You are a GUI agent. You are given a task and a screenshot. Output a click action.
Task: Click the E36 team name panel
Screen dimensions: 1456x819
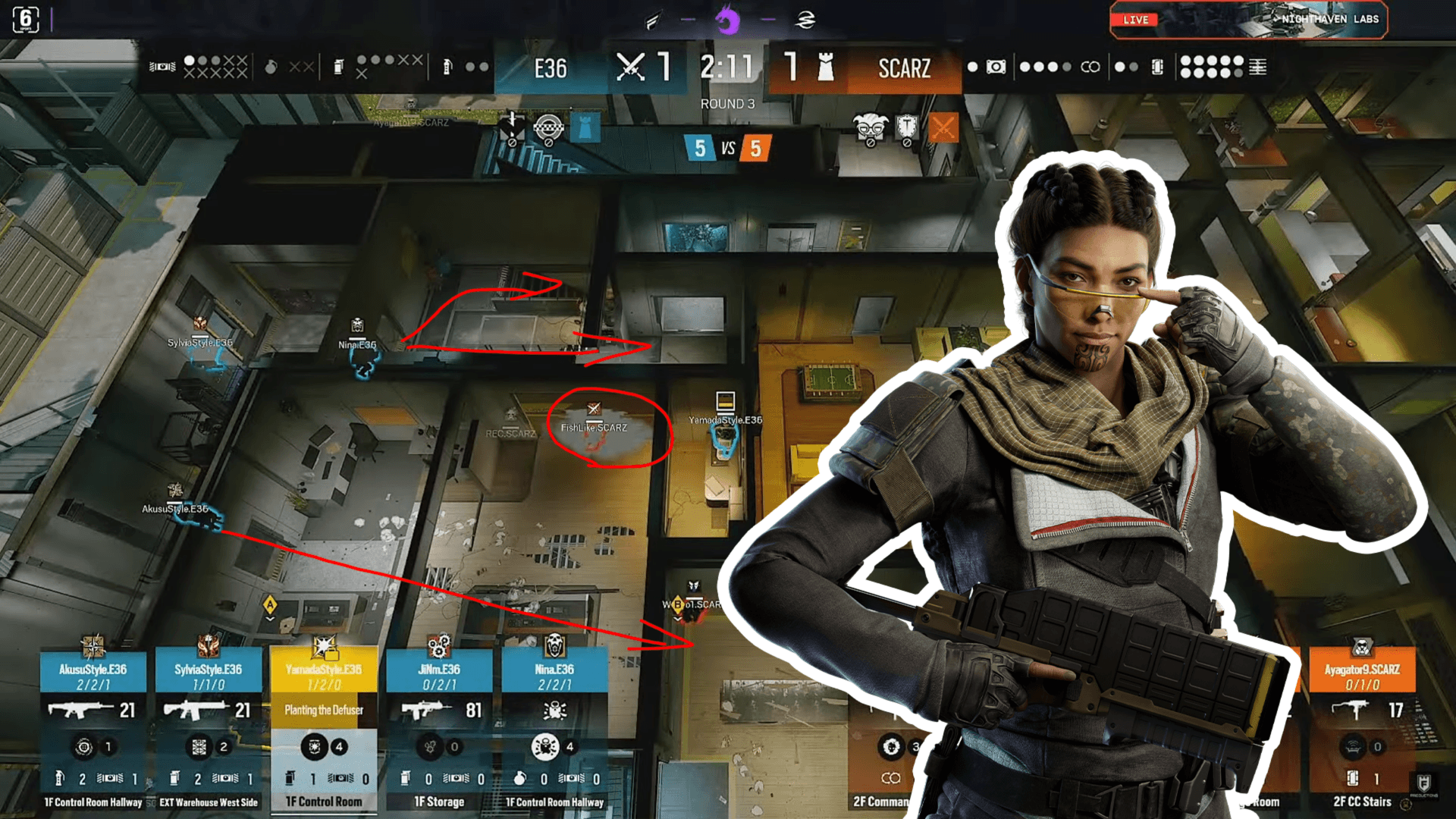[551, 68]
